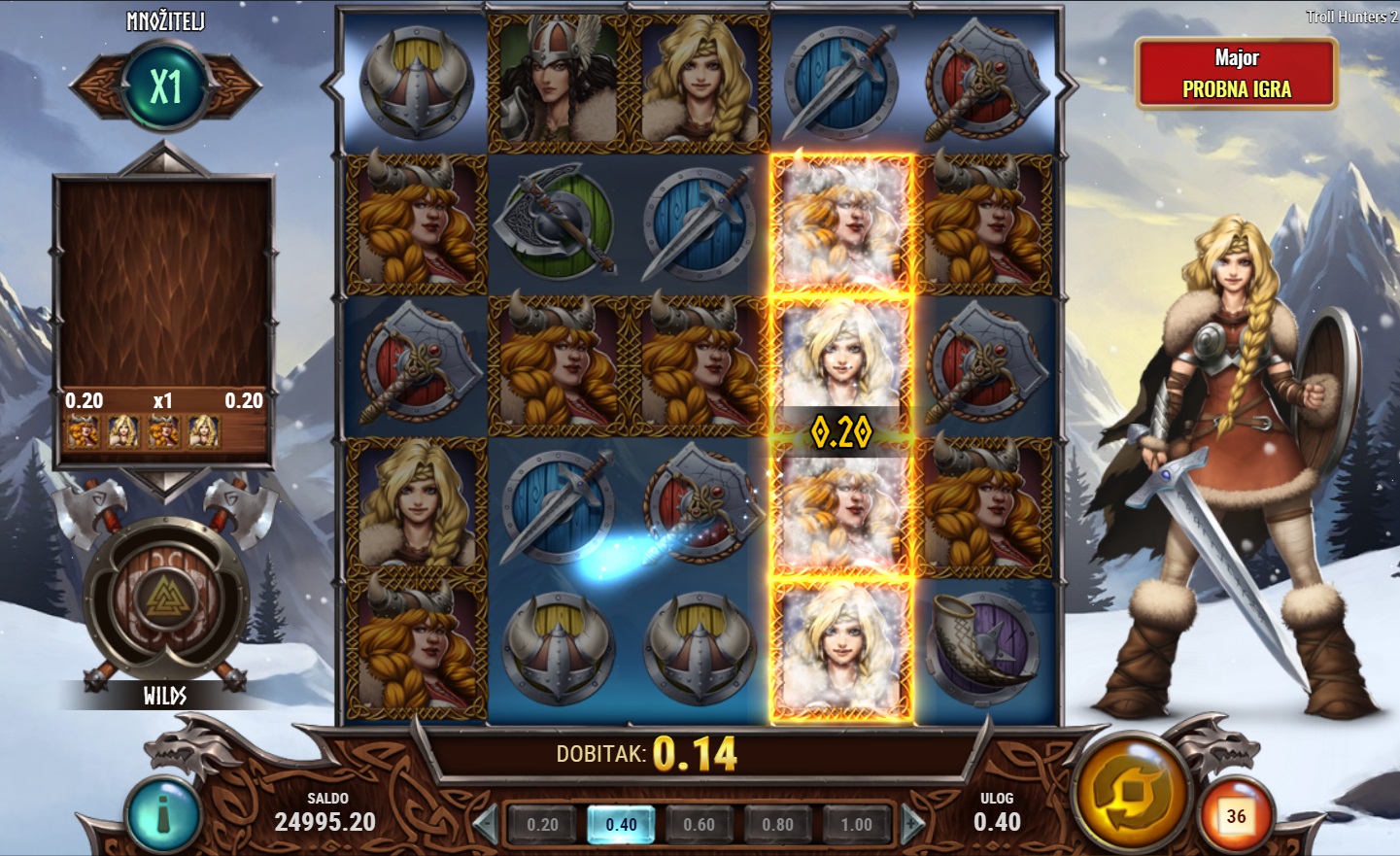Decrease bet with the left arrow
This screenshot has height=856, width=1400.
click(485, 825)
